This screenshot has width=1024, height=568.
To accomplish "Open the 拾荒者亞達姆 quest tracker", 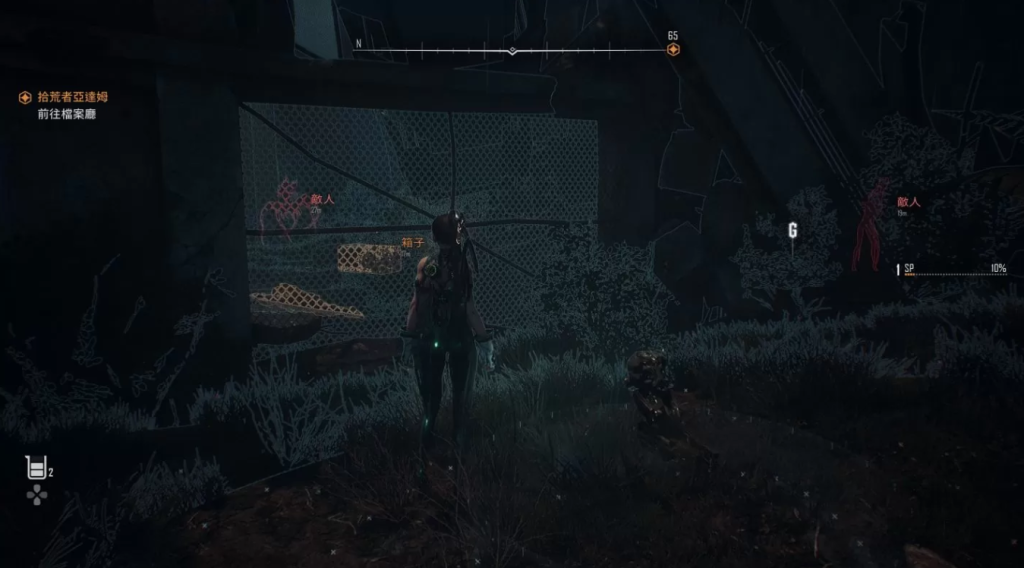I will tap(72, 97).
